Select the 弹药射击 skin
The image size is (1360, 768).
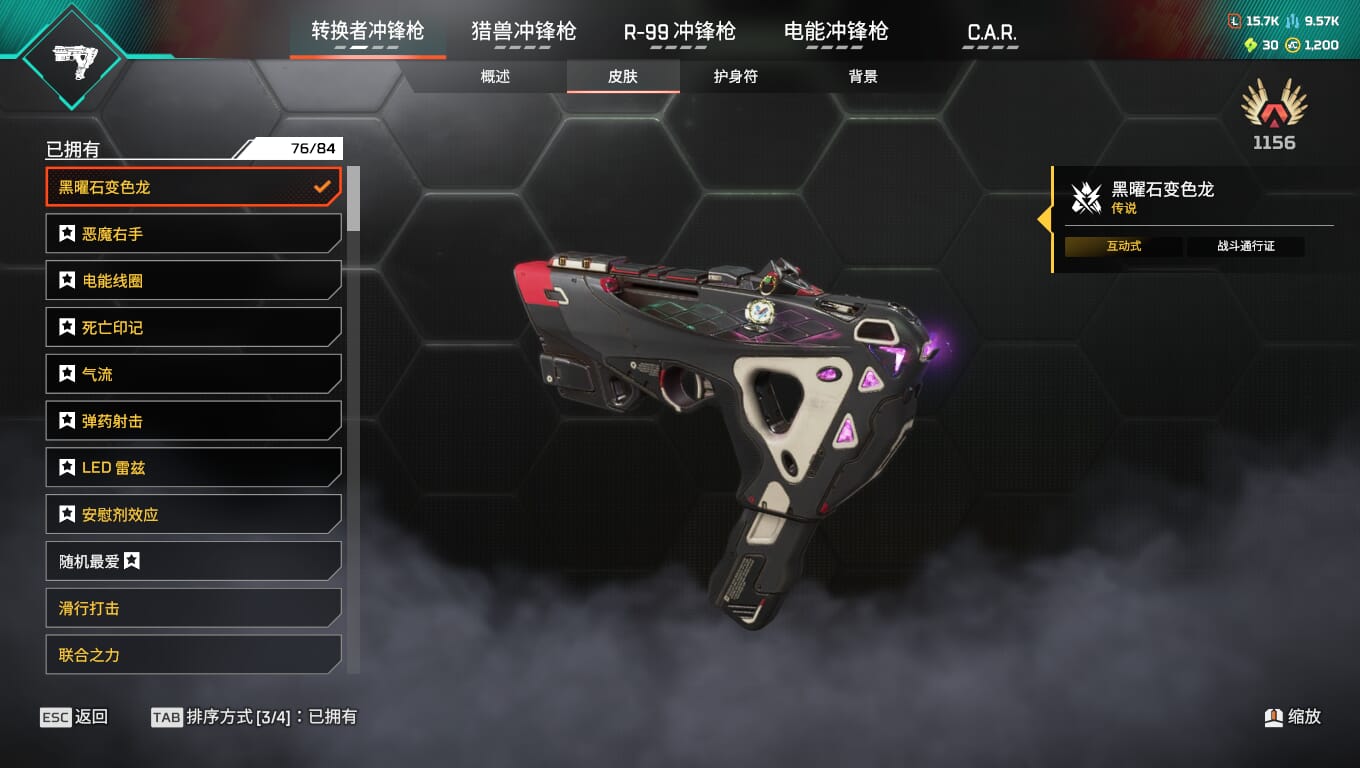(193, 421)
